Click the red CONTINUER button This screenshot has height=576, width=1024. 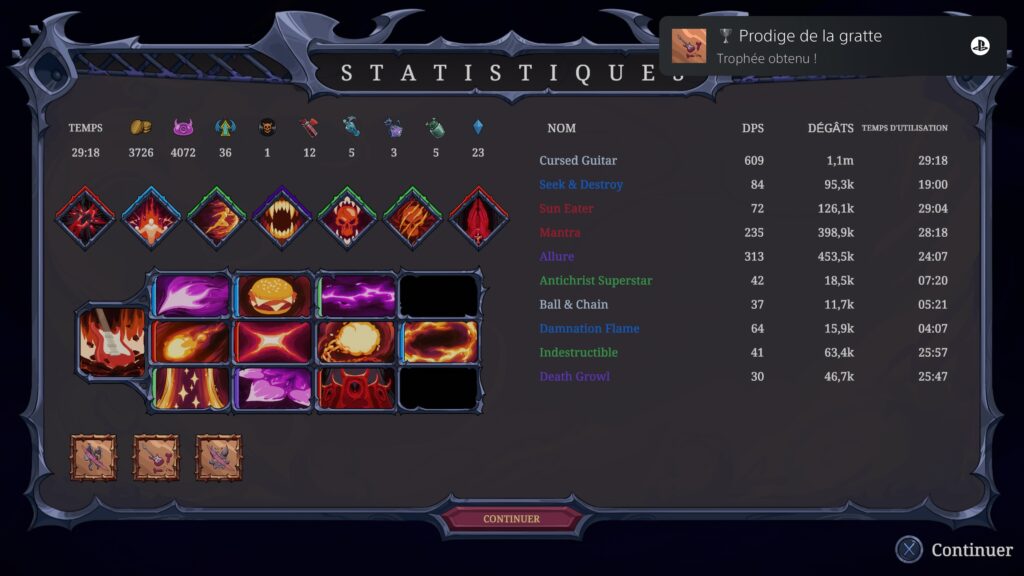click(x=511, y=519)
